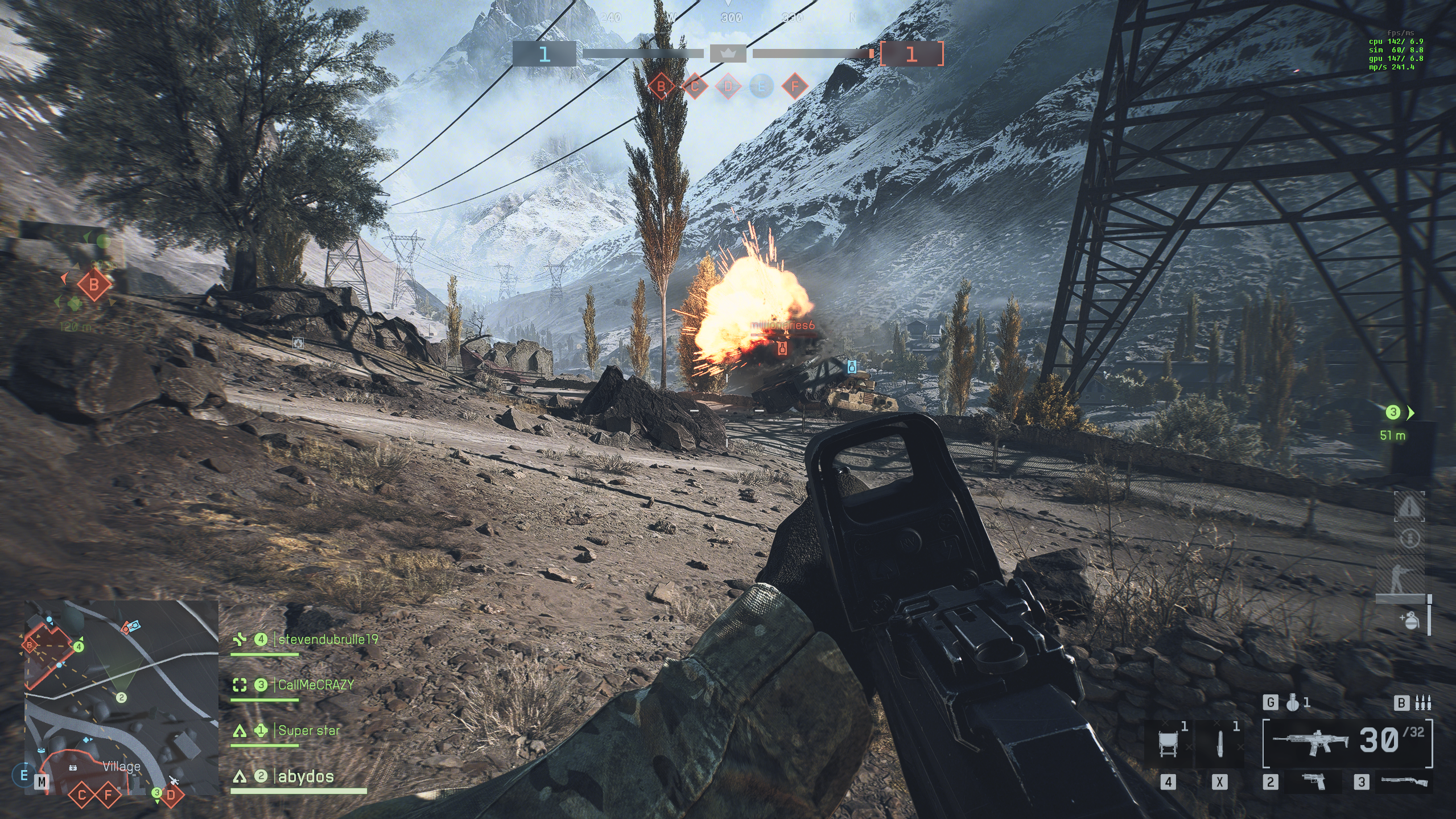Select the grenade icon
This screenshot has height=819, width=1456.
tap(1293, 703)
